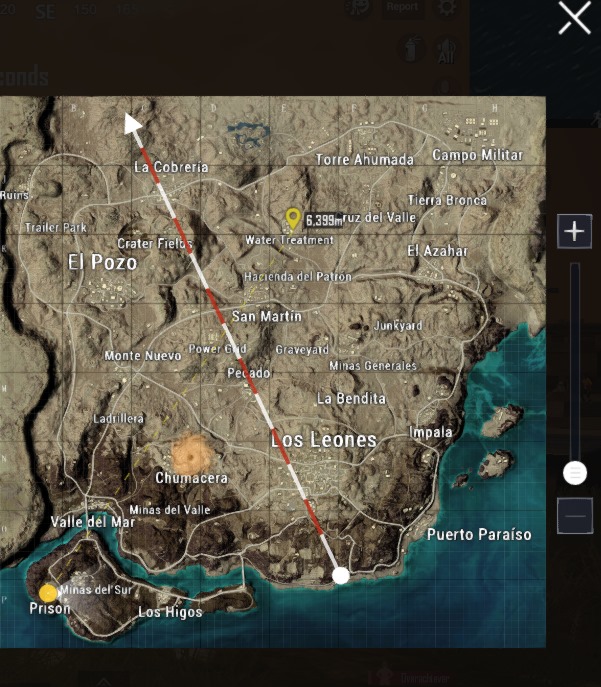The height and width of the screenshot is (687, 601).
Task: Close the map with the X button
Action: tap(575, 17)
